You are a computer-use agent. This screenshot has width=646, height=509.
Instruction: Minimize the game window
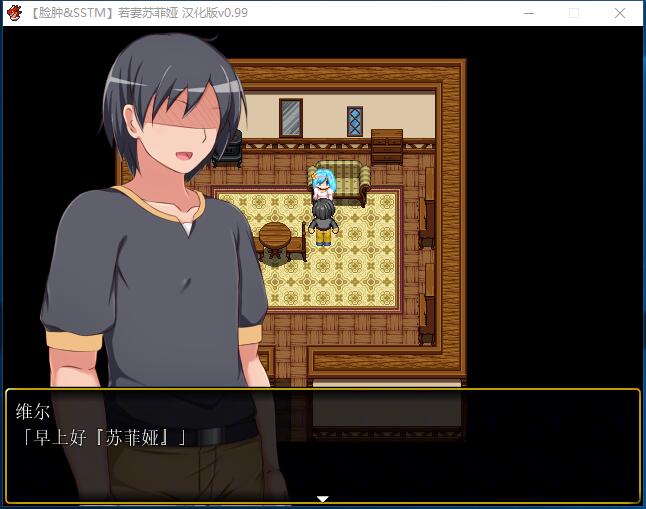coord(527,13)
